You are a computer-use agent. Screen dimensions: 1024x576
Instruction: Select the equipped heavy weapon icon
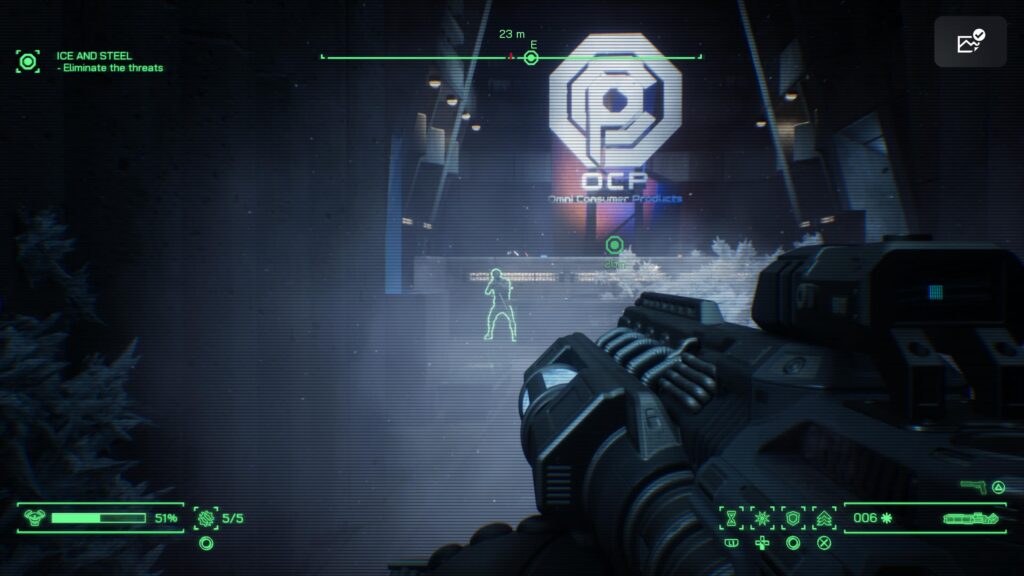pos(969,518)
